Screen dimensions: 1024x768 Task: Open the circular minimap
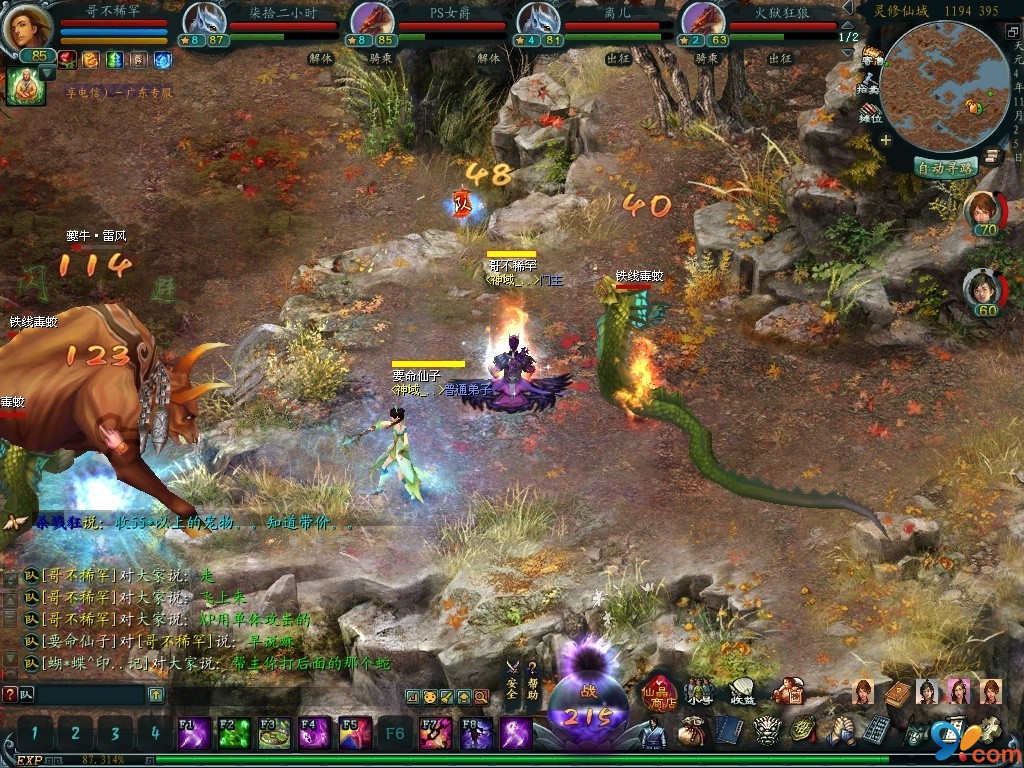coord(941,88)
